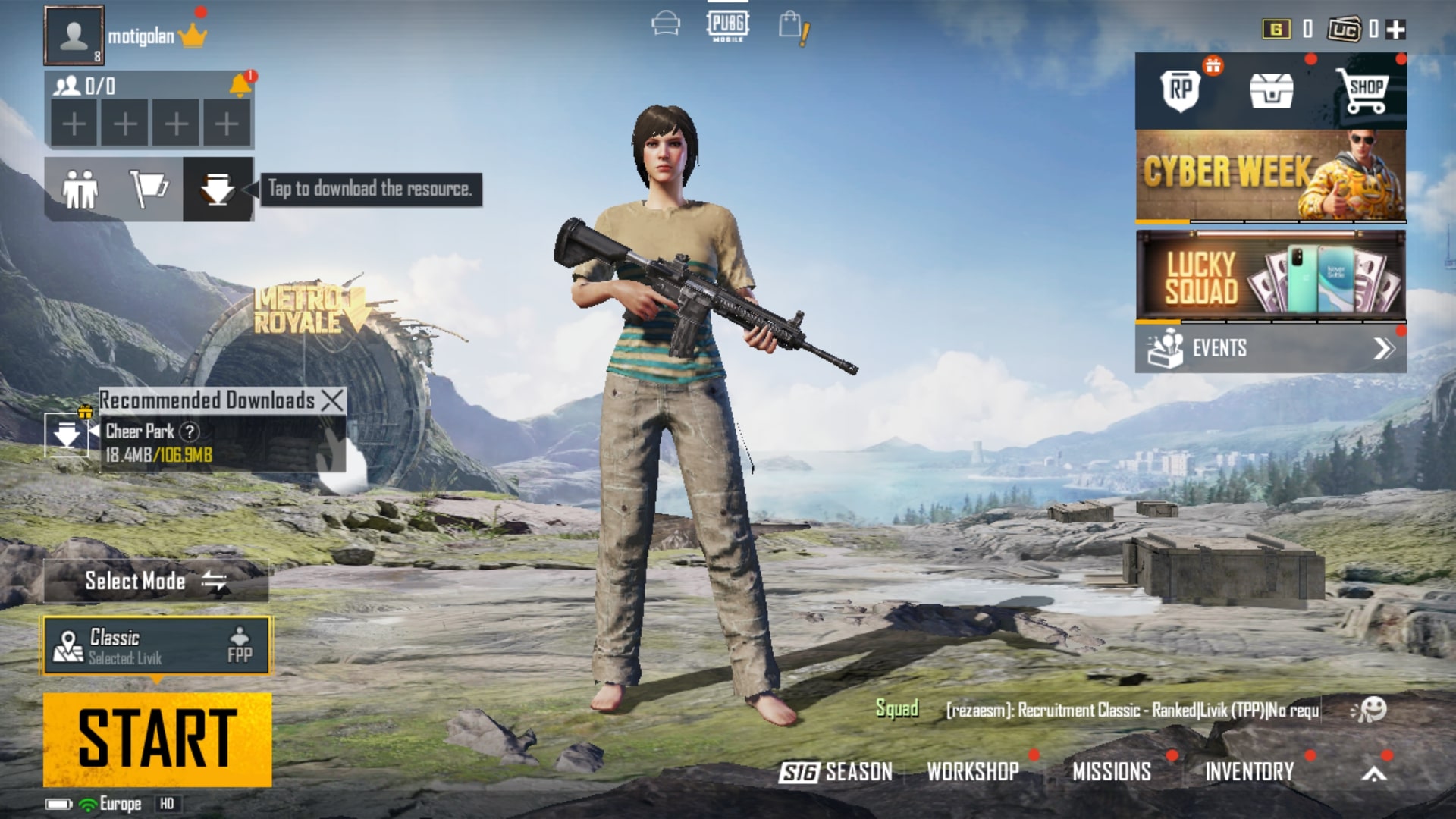Close the Recommended Downloads popup

coord(332,400)
